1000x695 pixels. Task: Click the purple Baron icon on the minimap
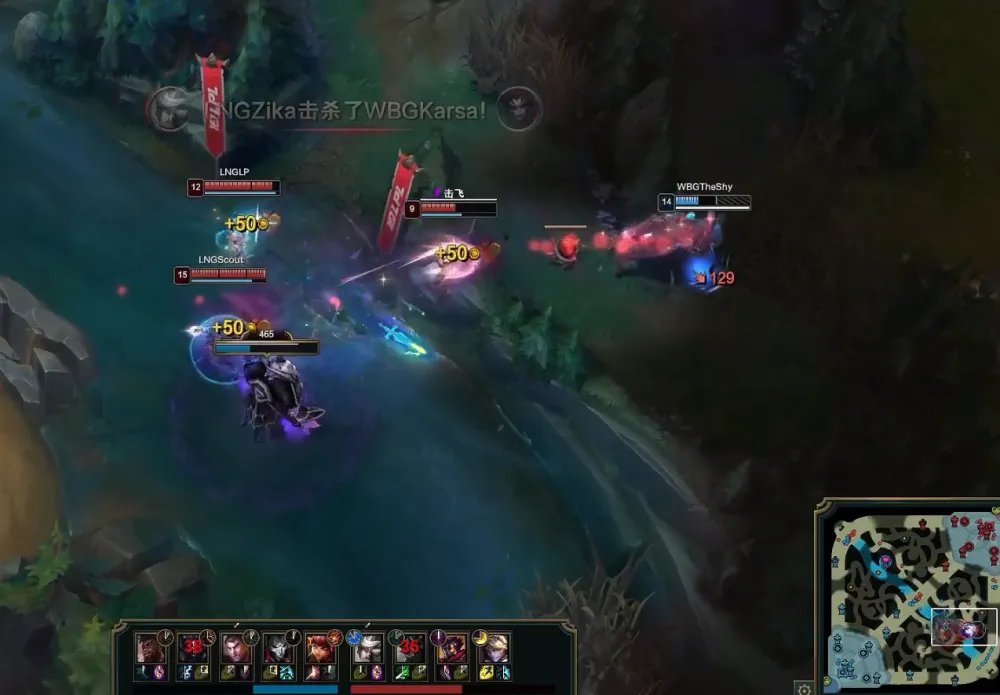[886, 561]
